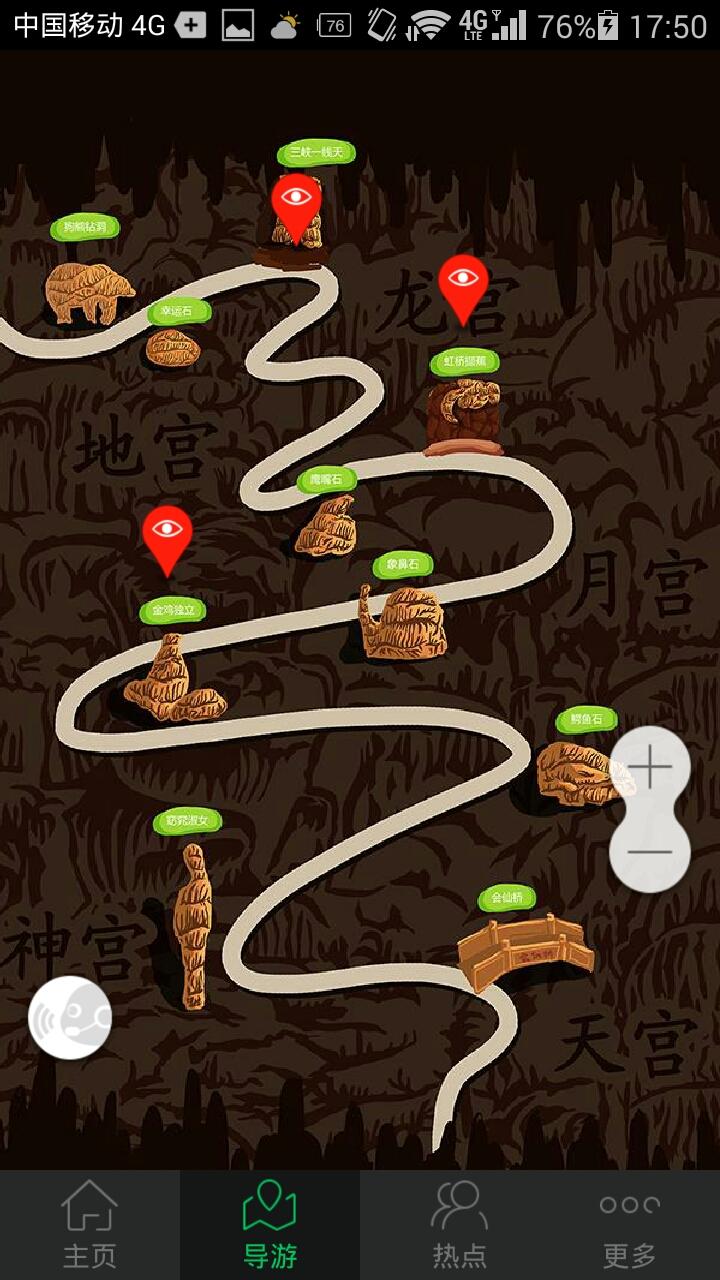
Task: Open the 热点 hotspots tab
Action: click(x=459, y=1225)
